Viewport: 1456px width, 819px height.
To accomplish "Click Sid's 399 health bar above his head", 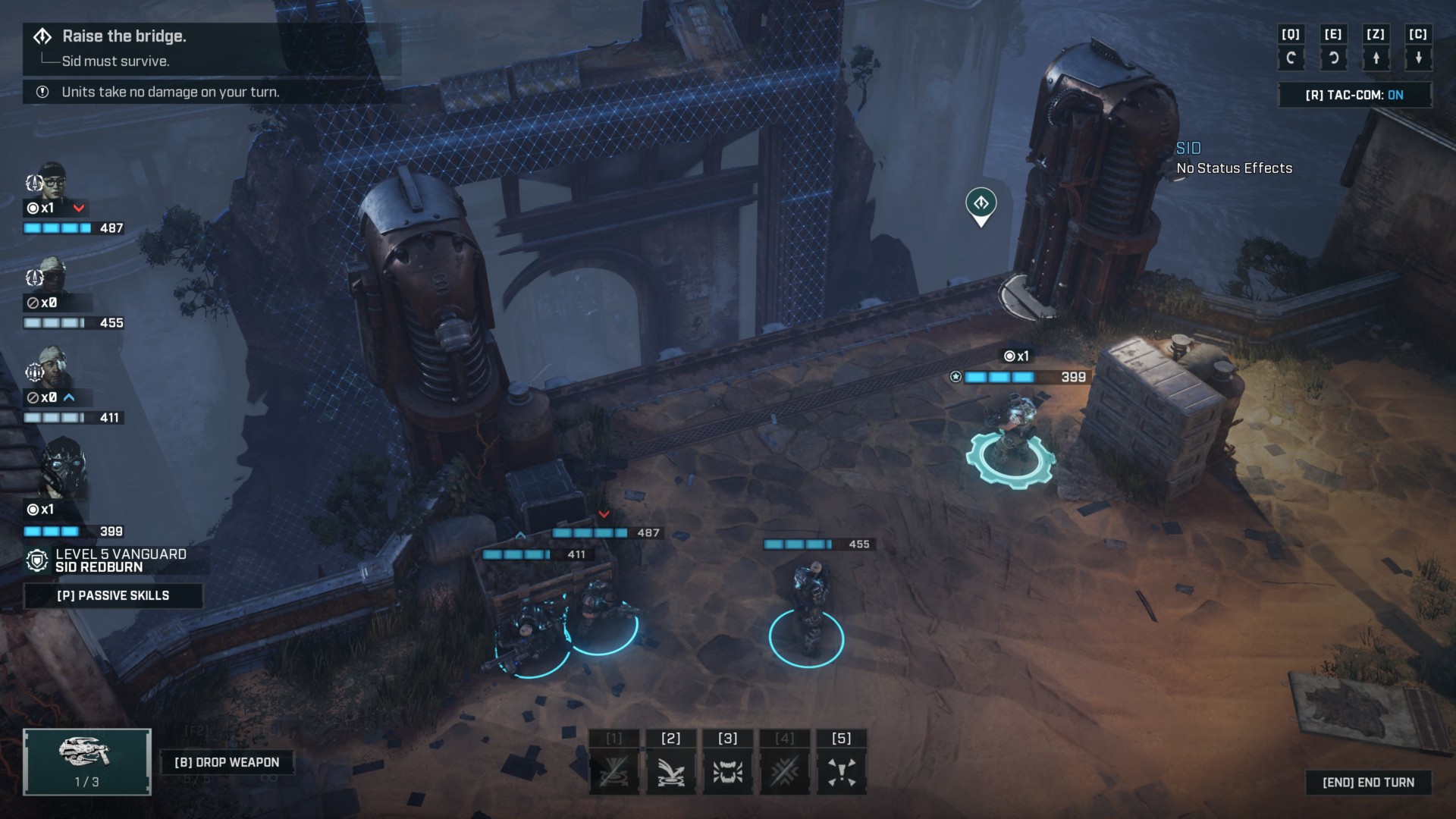I will click(x=1028, y=375).
